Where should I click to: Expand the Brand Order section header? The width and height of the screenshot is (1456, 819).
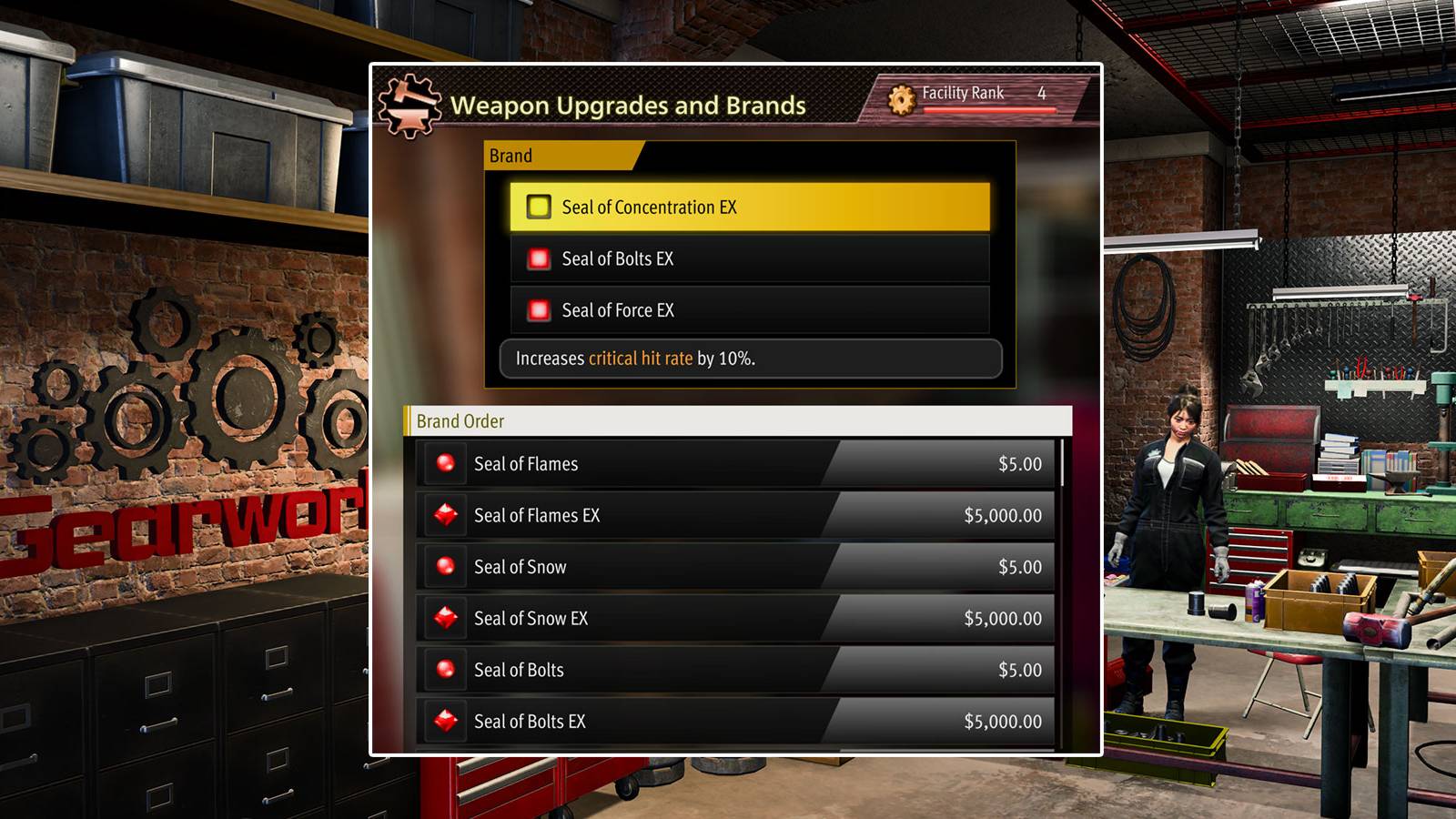point(460,421)
